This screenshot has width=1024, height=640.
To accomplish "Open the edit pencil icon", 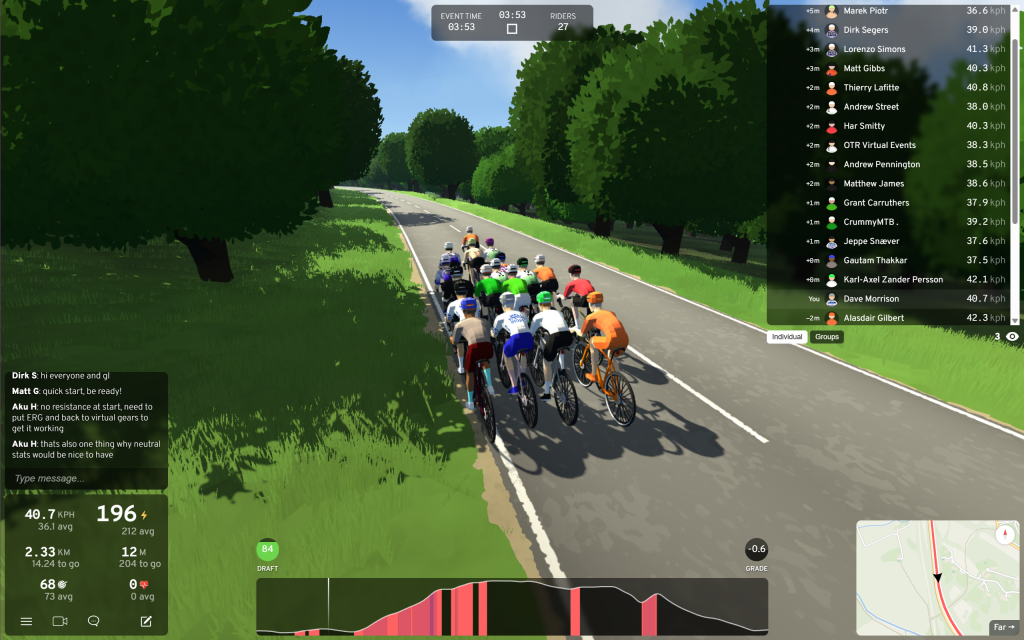I will pyautogui.click(x=146, y=621).
